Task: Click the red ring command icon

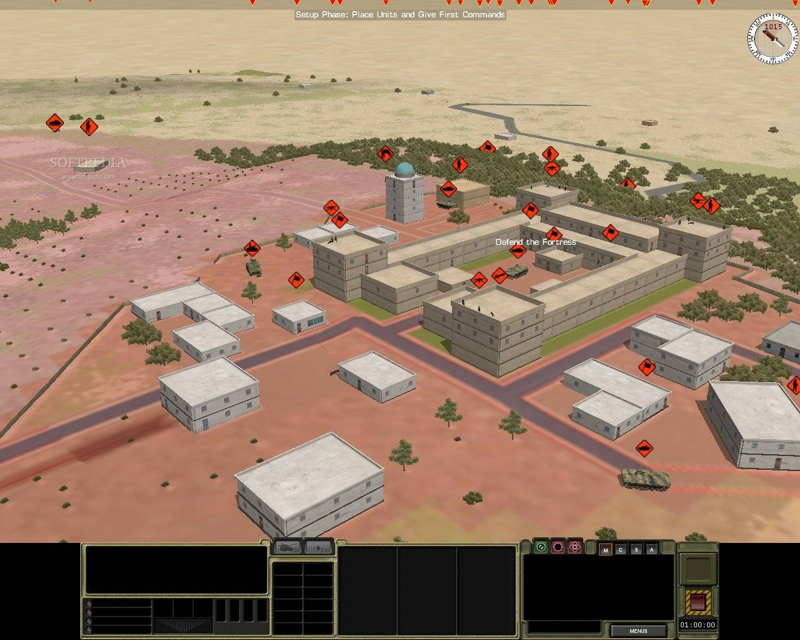Action: pyautogui.click(x=558, y=547)
